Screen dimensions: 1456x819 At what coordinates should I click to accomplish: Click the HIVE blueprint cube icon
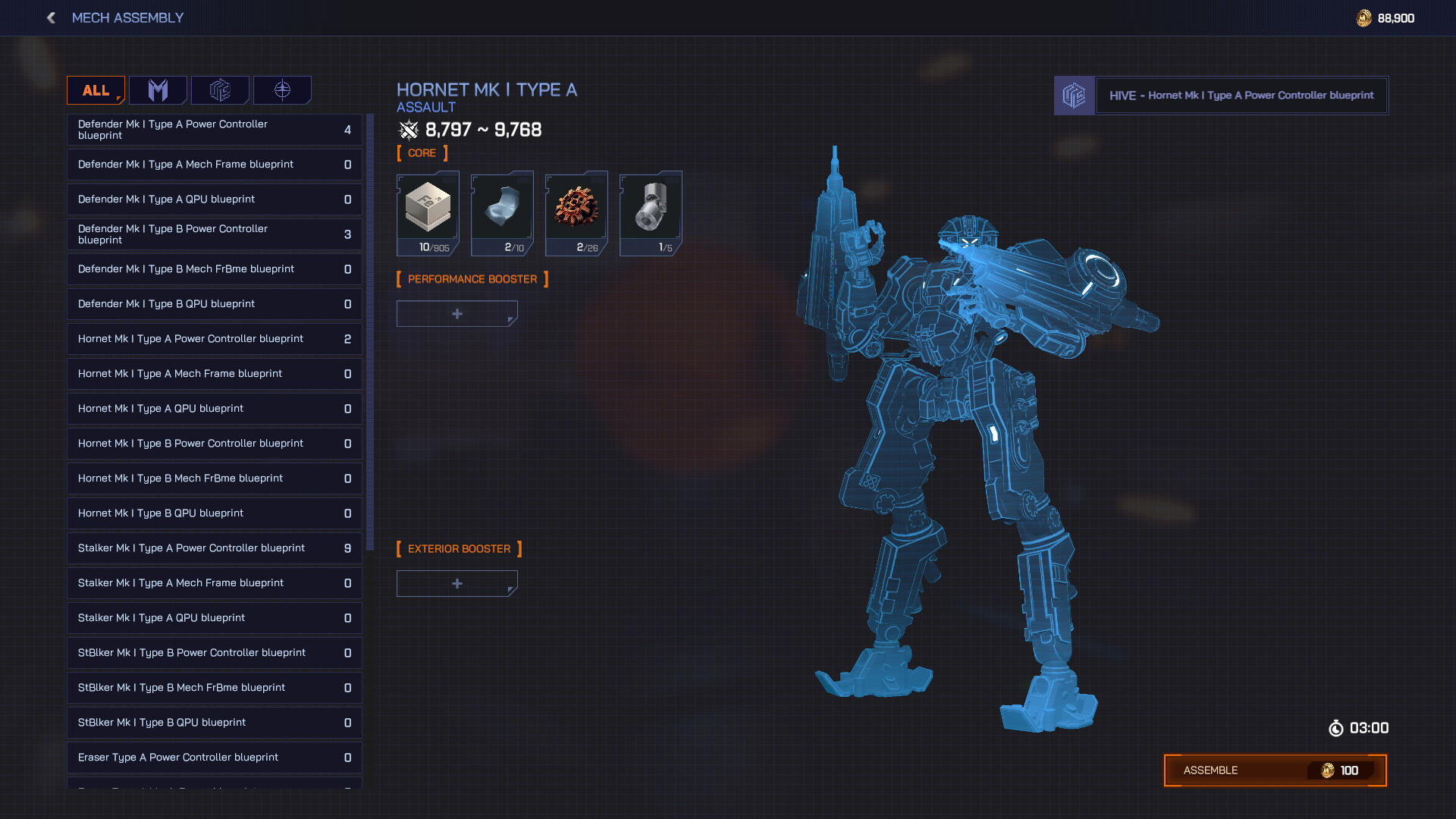(x=1074, y=96)
